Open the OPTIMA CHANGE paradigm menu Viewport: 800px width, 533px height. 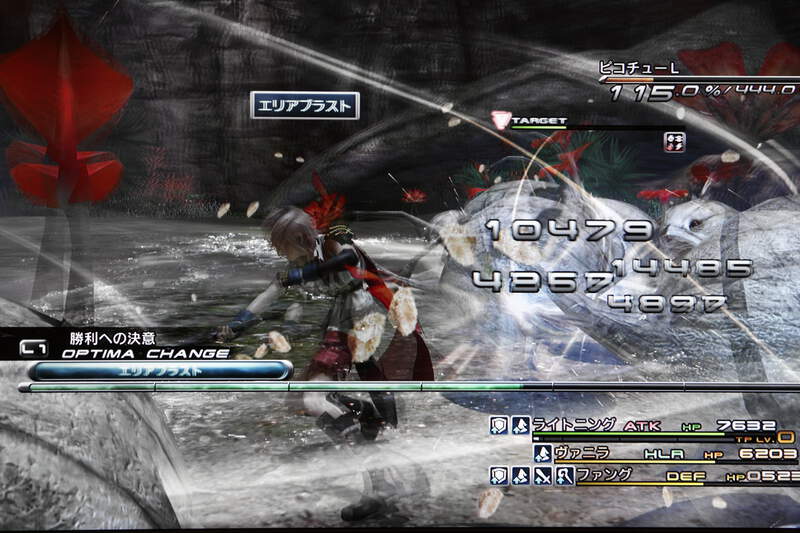[146, 353]
